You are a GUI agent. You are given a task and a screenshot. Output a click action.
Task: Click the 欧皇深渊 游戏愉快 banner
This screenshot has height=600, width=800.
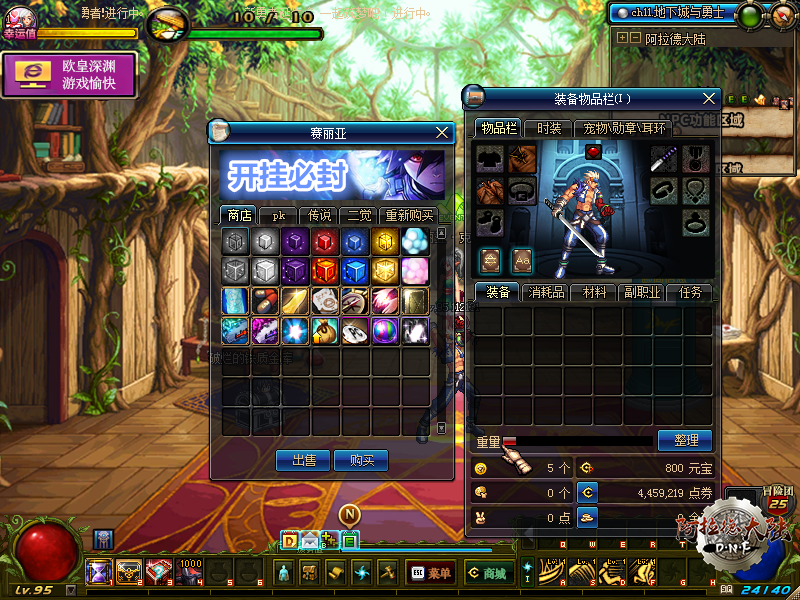69,75
